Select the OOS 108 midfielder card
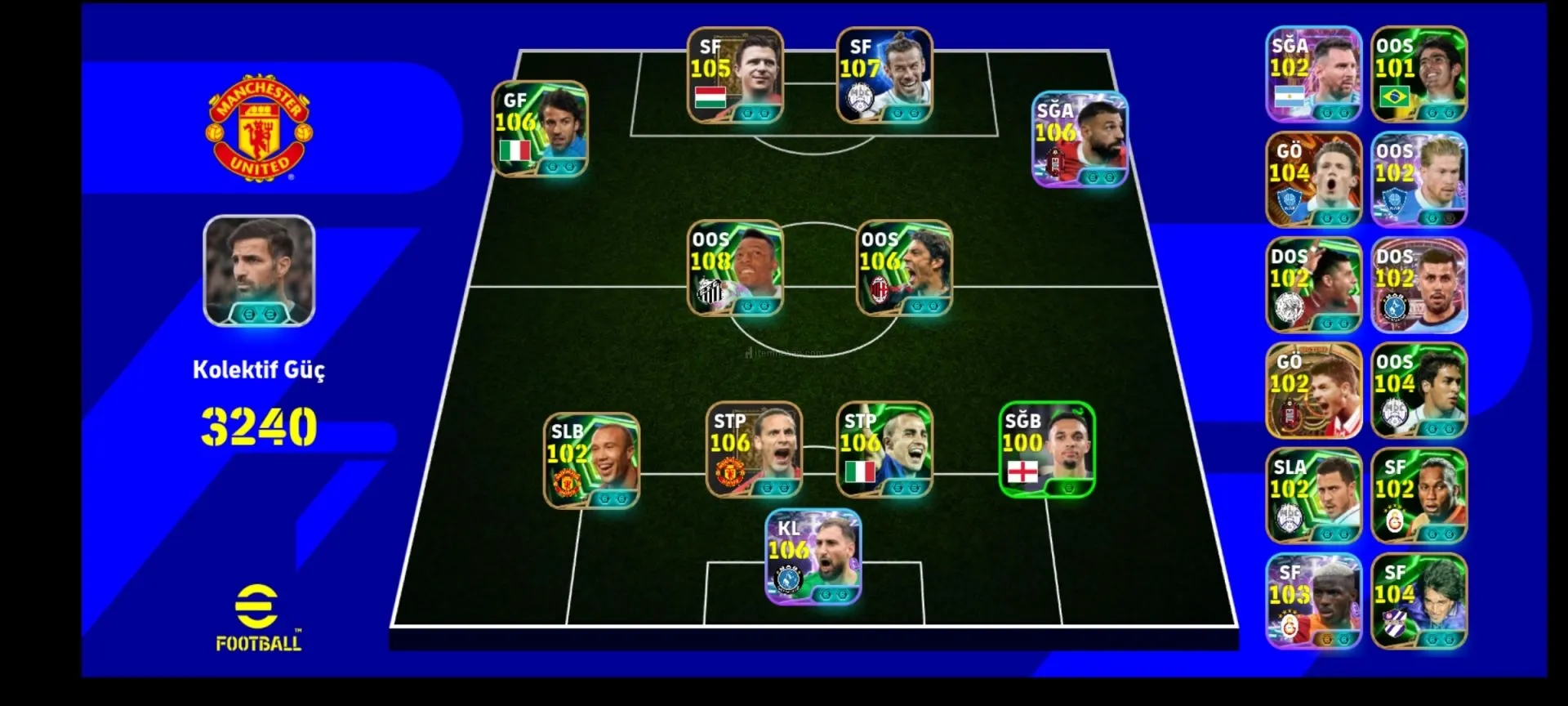1568x706 pixels. tap(735, 268)
